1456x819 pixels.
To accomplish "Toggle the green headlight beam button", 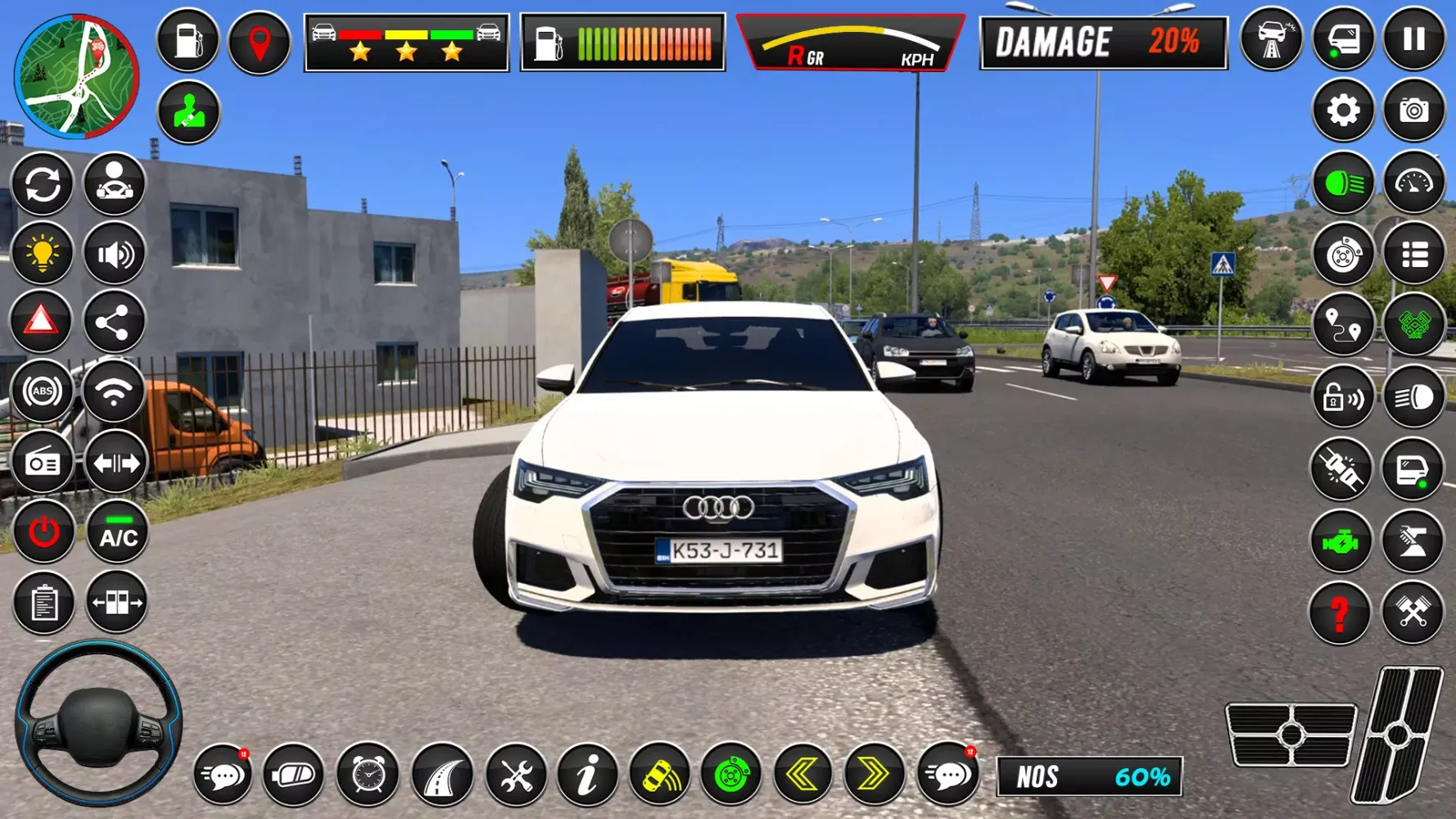I will 1343,183.
